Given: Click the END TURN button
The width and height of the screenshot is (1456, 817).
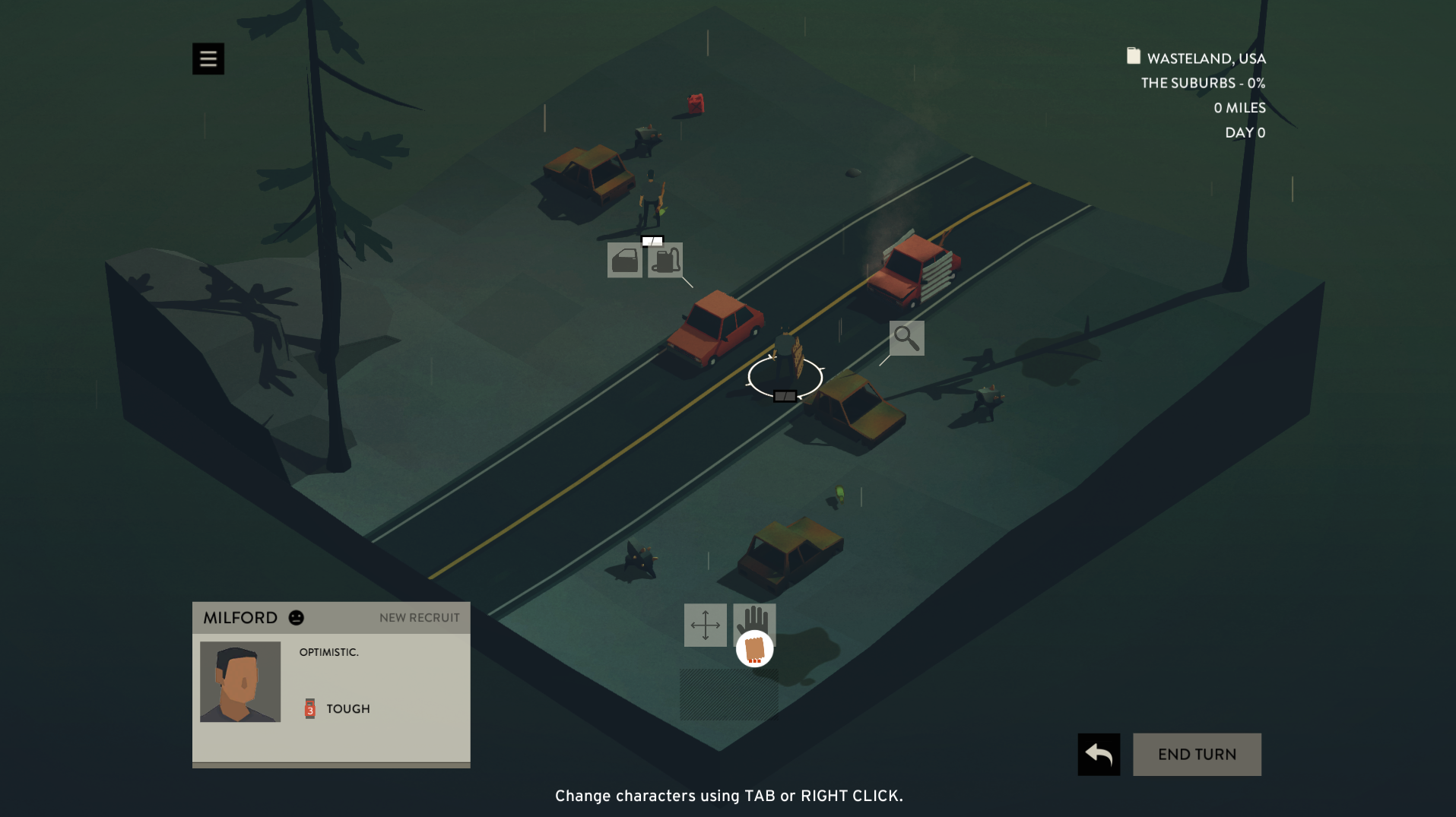Looking at the screenshot, I should point(1196,754).
